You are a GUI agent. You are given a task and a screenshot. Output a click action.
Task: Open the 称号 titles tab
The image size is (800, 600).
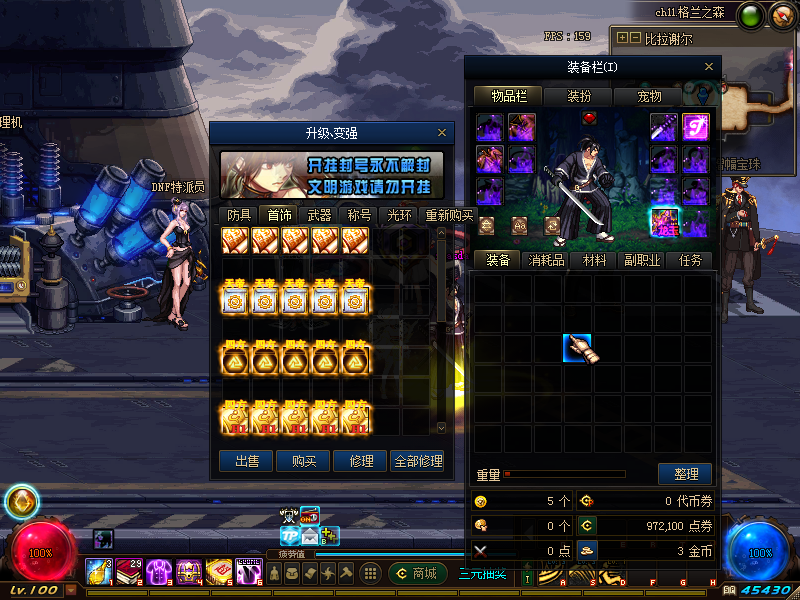(359, 214)
